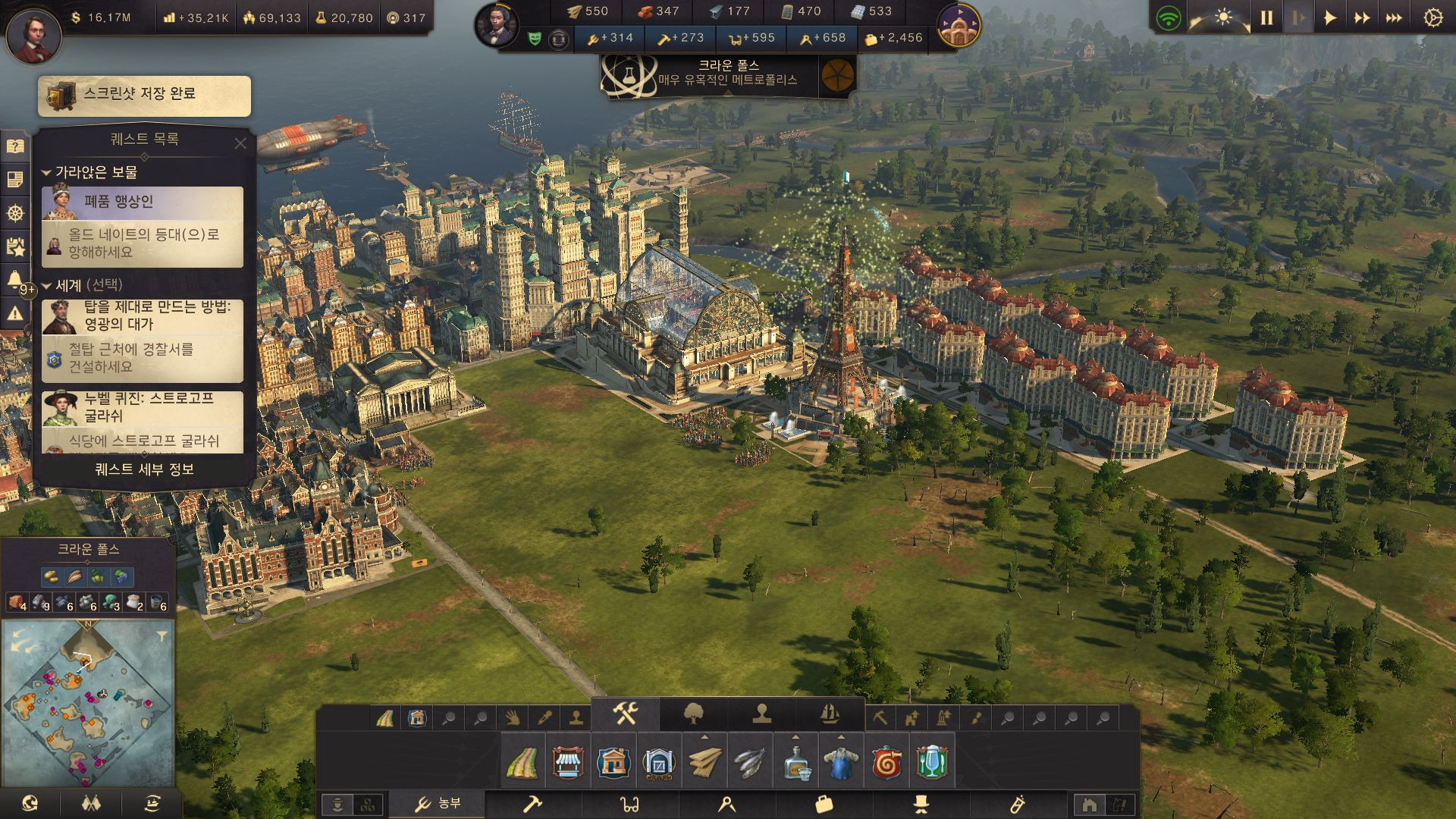This screenshot has height=819, width=1456.
Task: Select the 폐품 행상인 quest entry
Action: click(x=143, y=202)
